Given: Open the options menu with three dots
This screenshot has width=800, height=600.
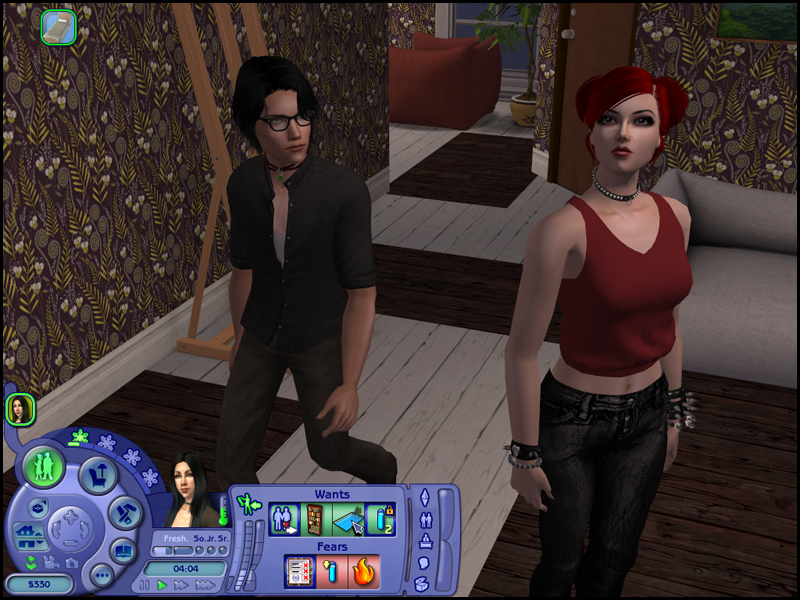Looking at the screenshot, I should (101, 574).
